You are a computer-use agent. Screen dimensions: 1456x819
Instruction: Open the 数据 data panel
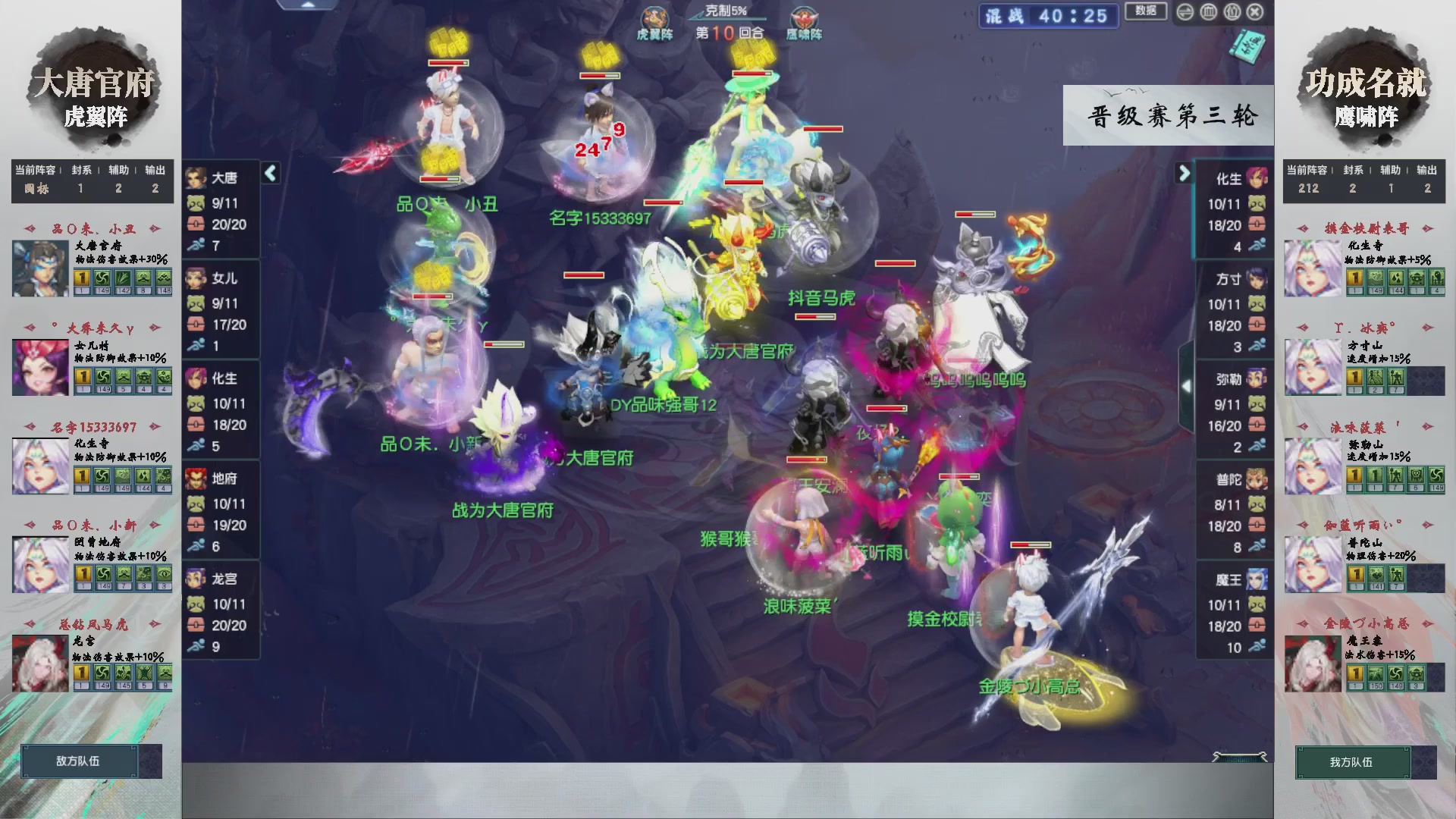[1145, 12]
